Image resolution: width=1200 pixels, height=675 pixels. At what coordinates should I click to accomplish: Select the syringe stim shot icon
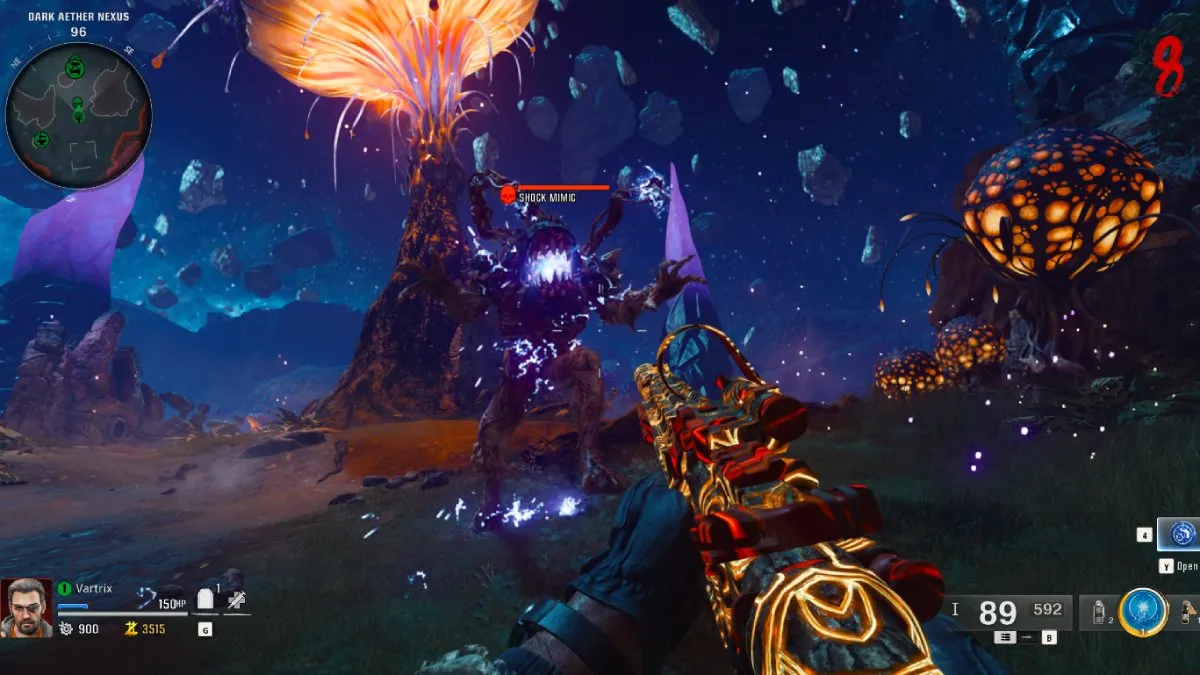point(237,600)
